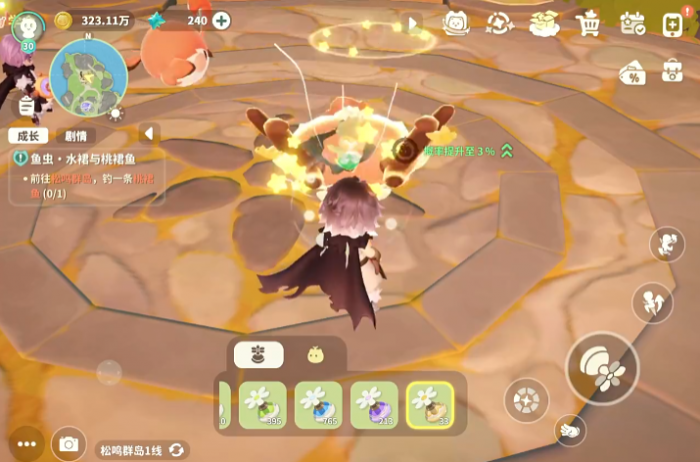Open the three-dot more options menu
The image size is (700, 462).
(x=25, y=443)
